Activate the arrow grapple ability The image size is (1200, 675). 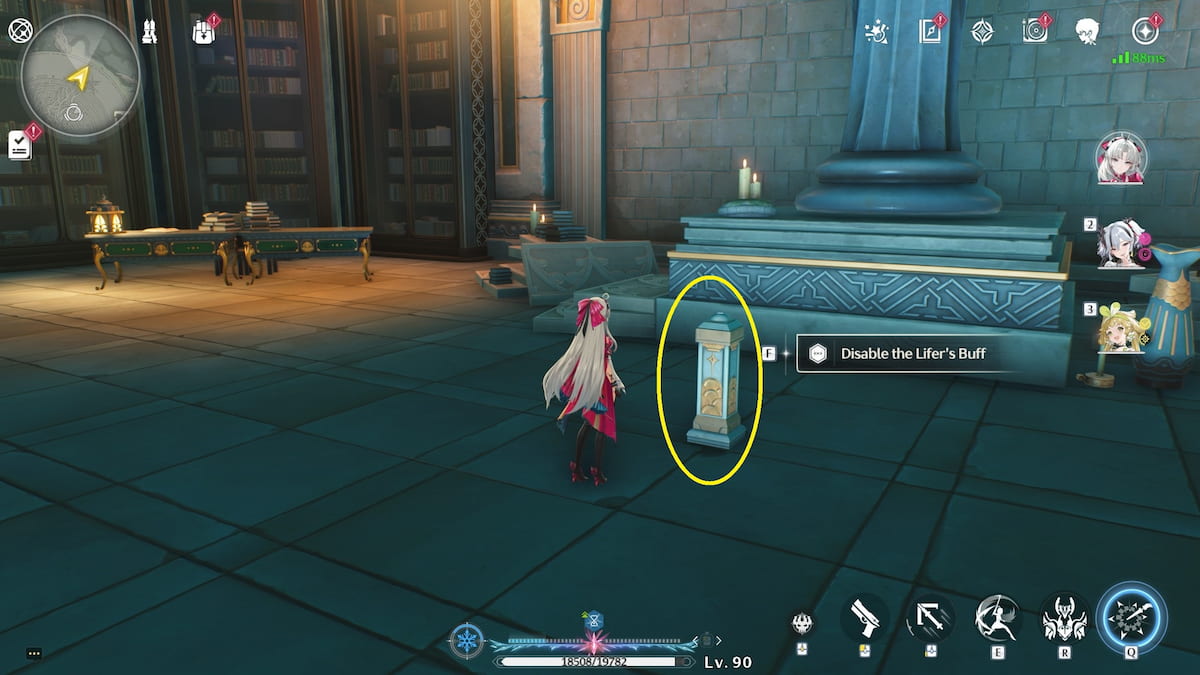[930, 619]
